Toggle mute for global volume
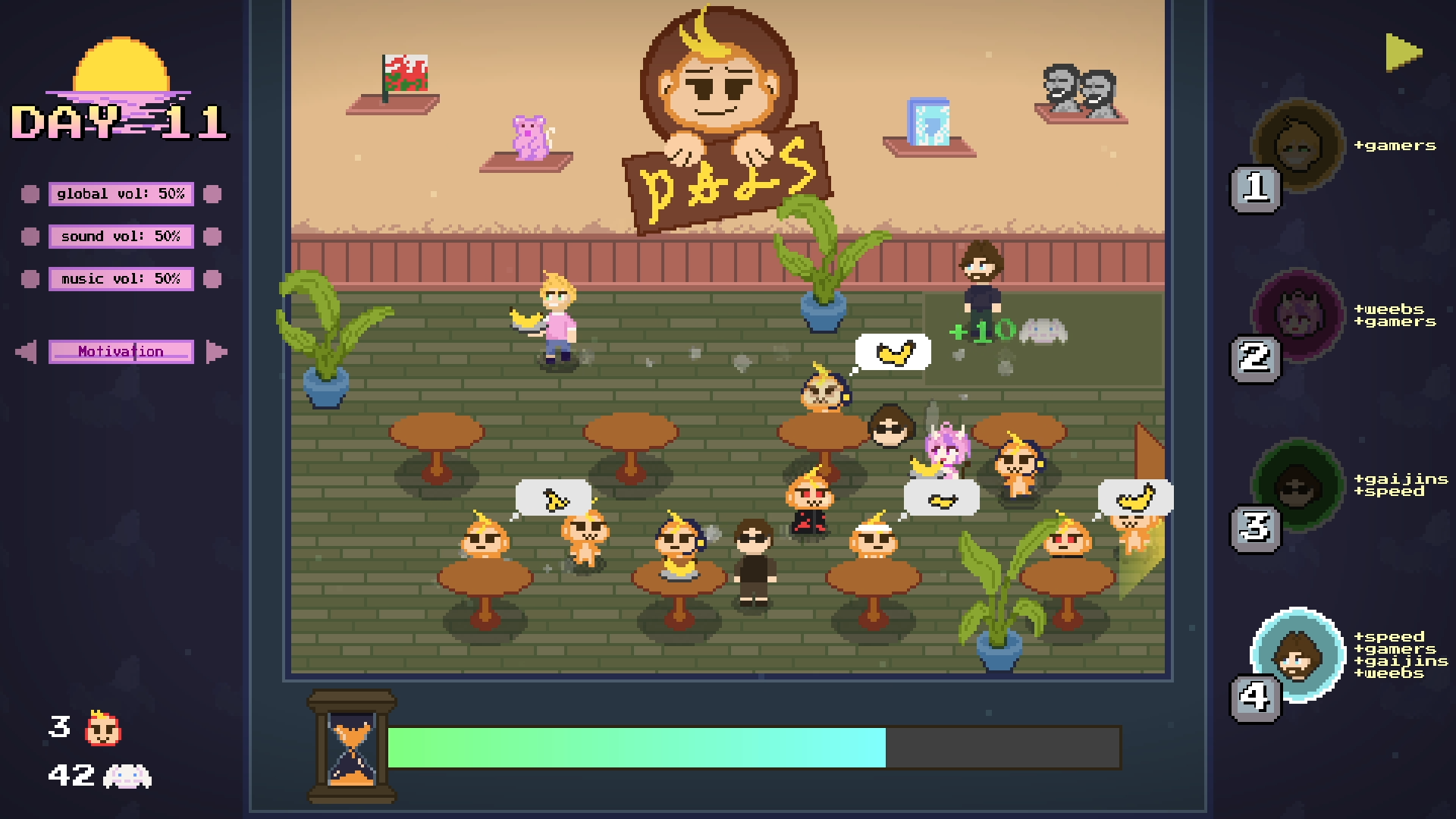1456x819 pixels. [x=30, y=194]
